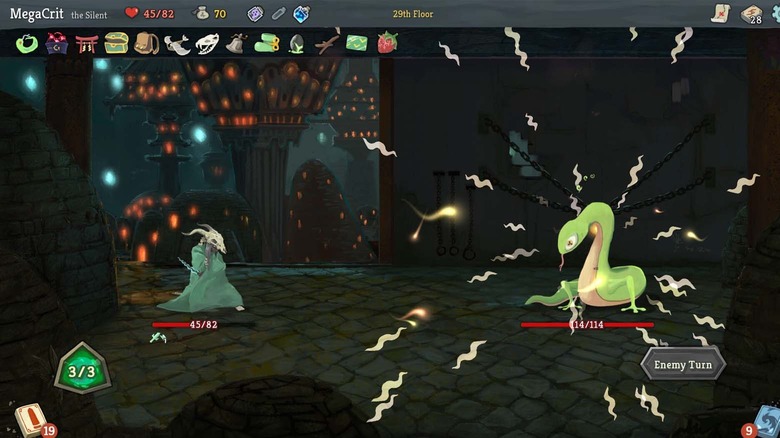
Task: Click the Enemy Turn button
Action: point(683,364)
